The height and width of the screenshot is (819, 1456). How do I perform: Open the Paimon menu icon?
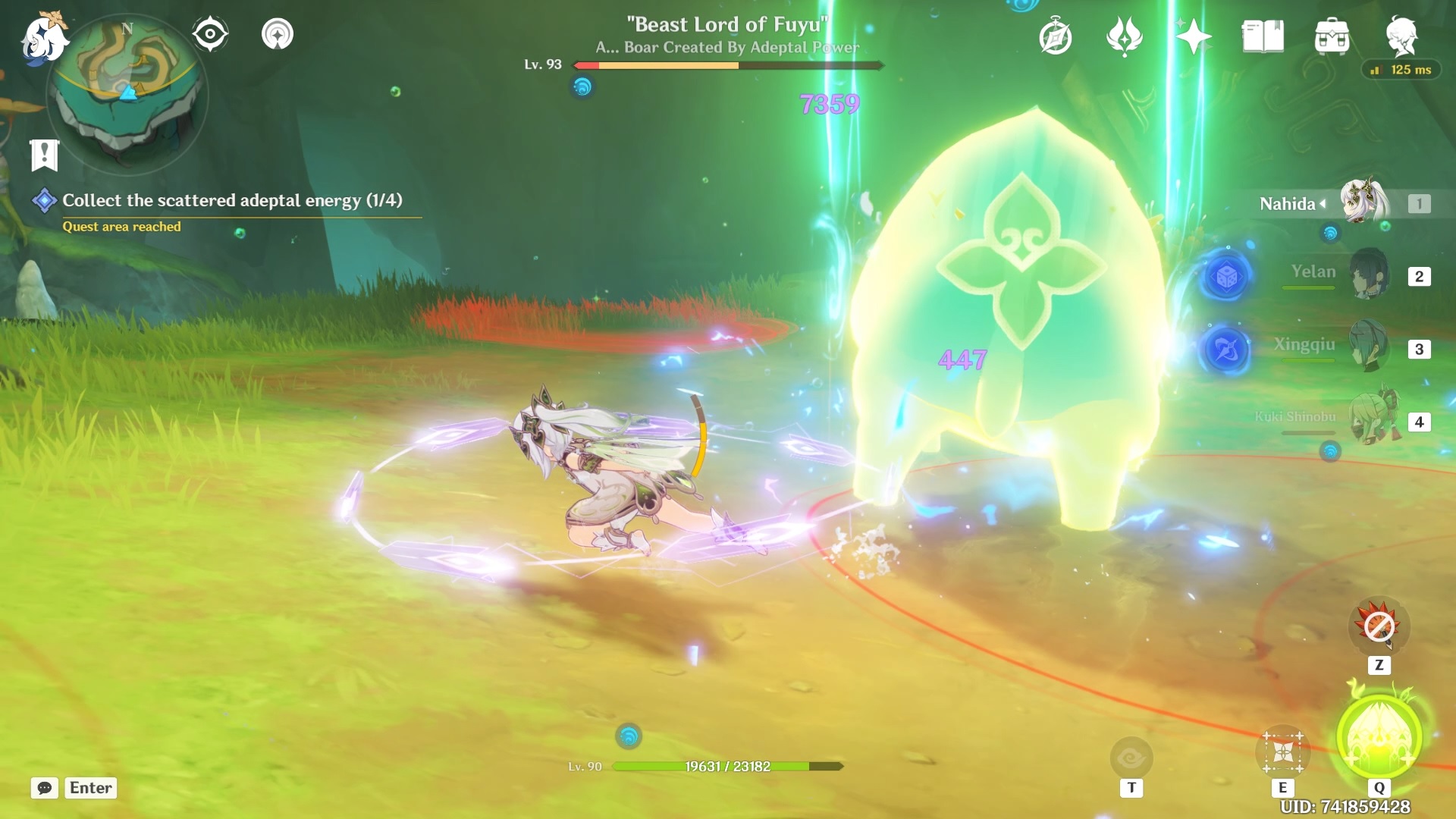[44, 36]
